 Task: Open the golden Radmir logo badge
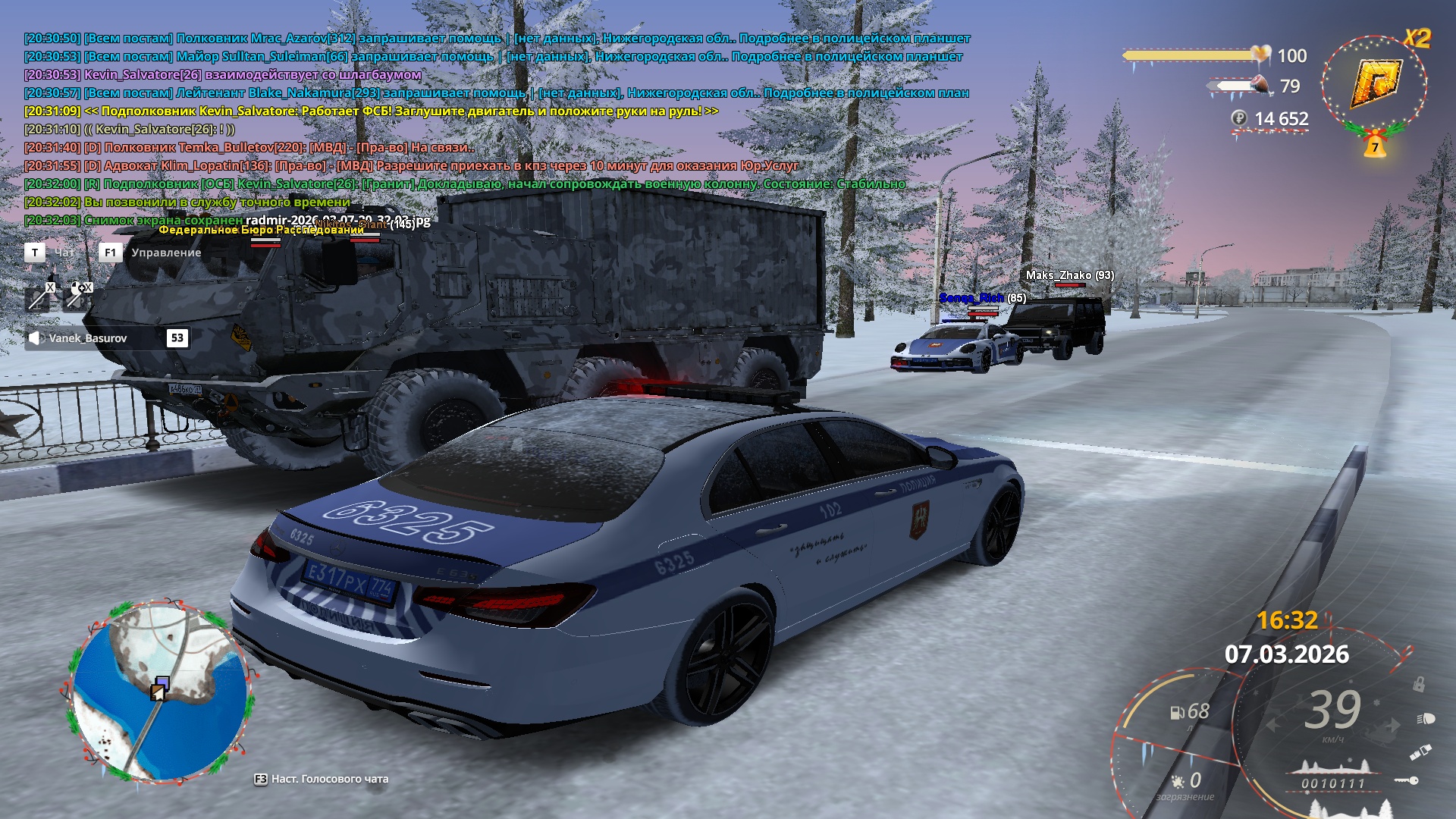(1374, 82)
